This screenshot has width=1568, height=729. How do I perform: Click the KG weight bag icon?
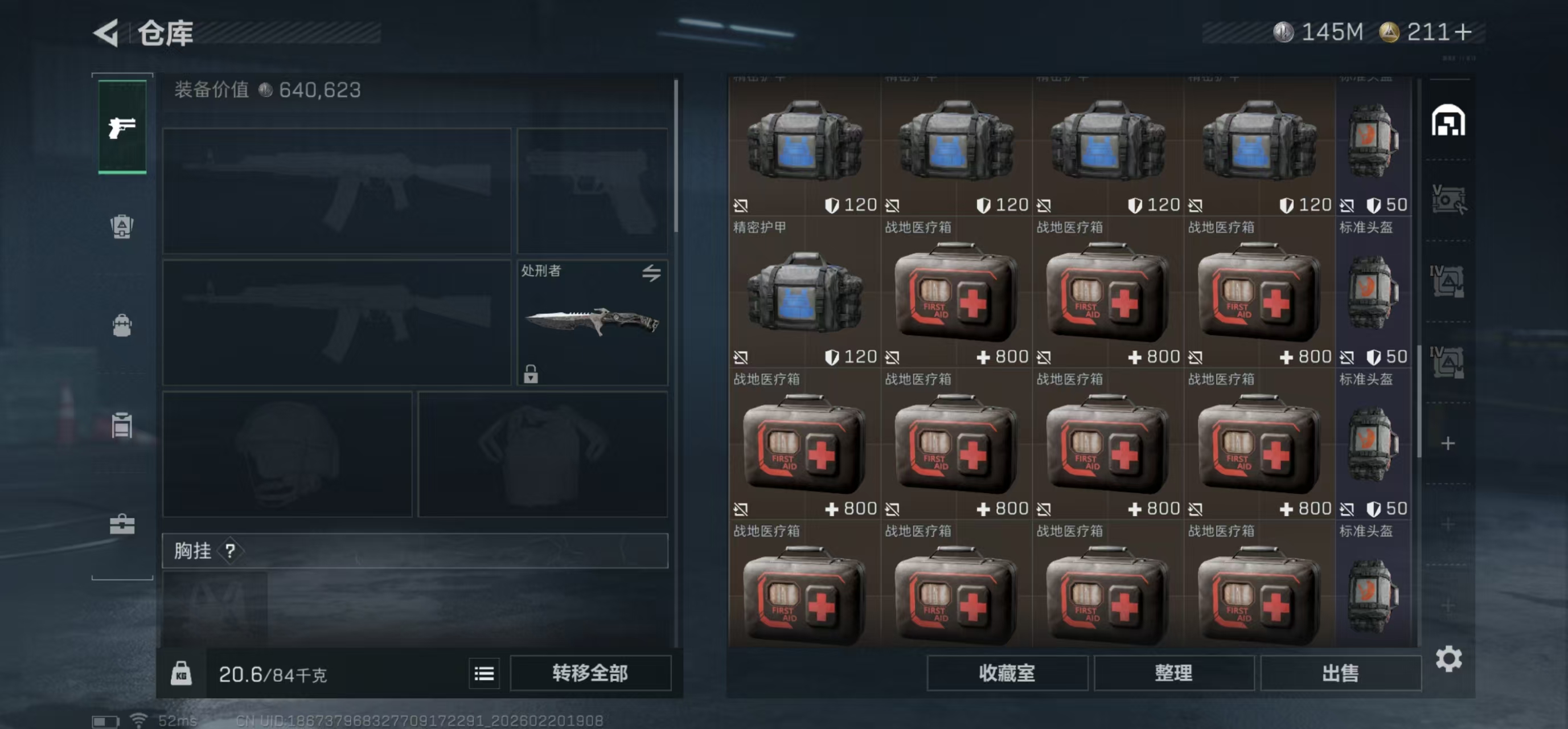[x=182, y=673]
